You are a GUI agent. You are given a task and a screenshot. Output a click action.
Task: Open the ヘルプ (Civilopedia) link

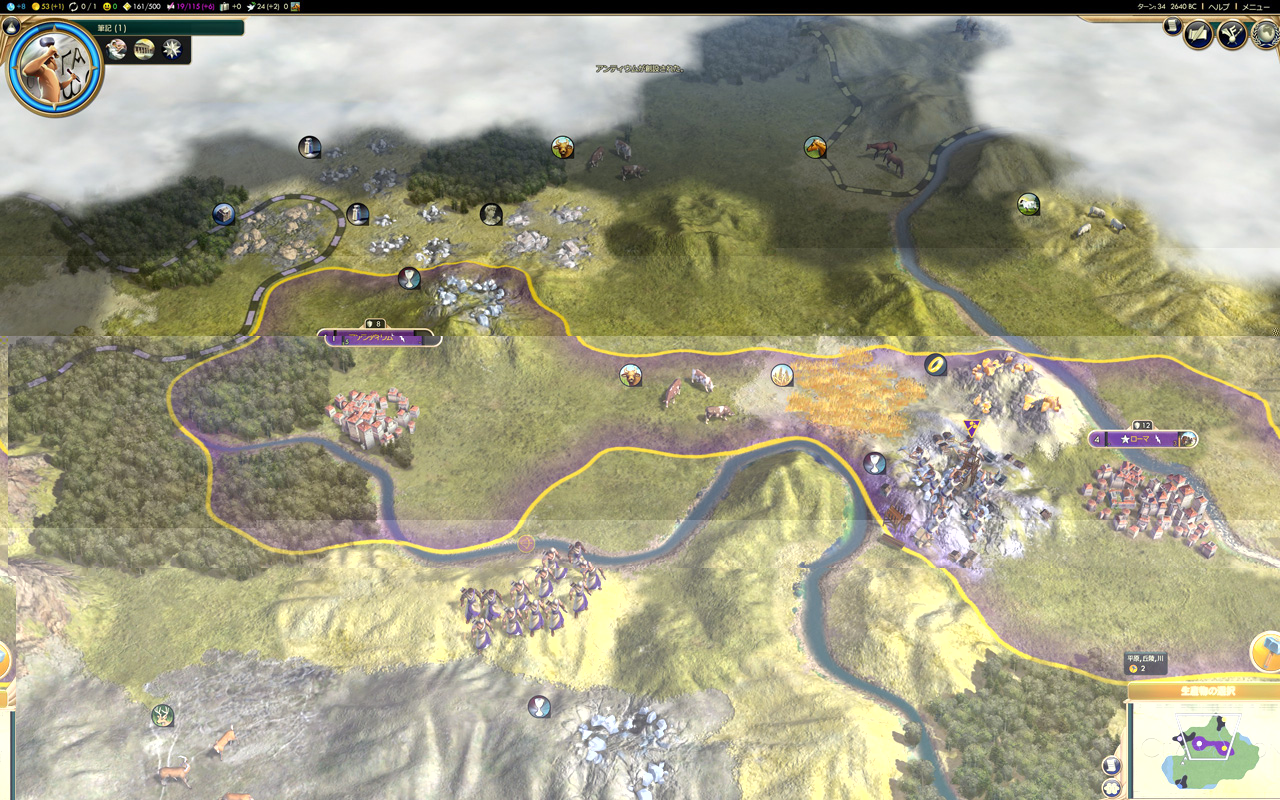click(x=1219, y=6)
